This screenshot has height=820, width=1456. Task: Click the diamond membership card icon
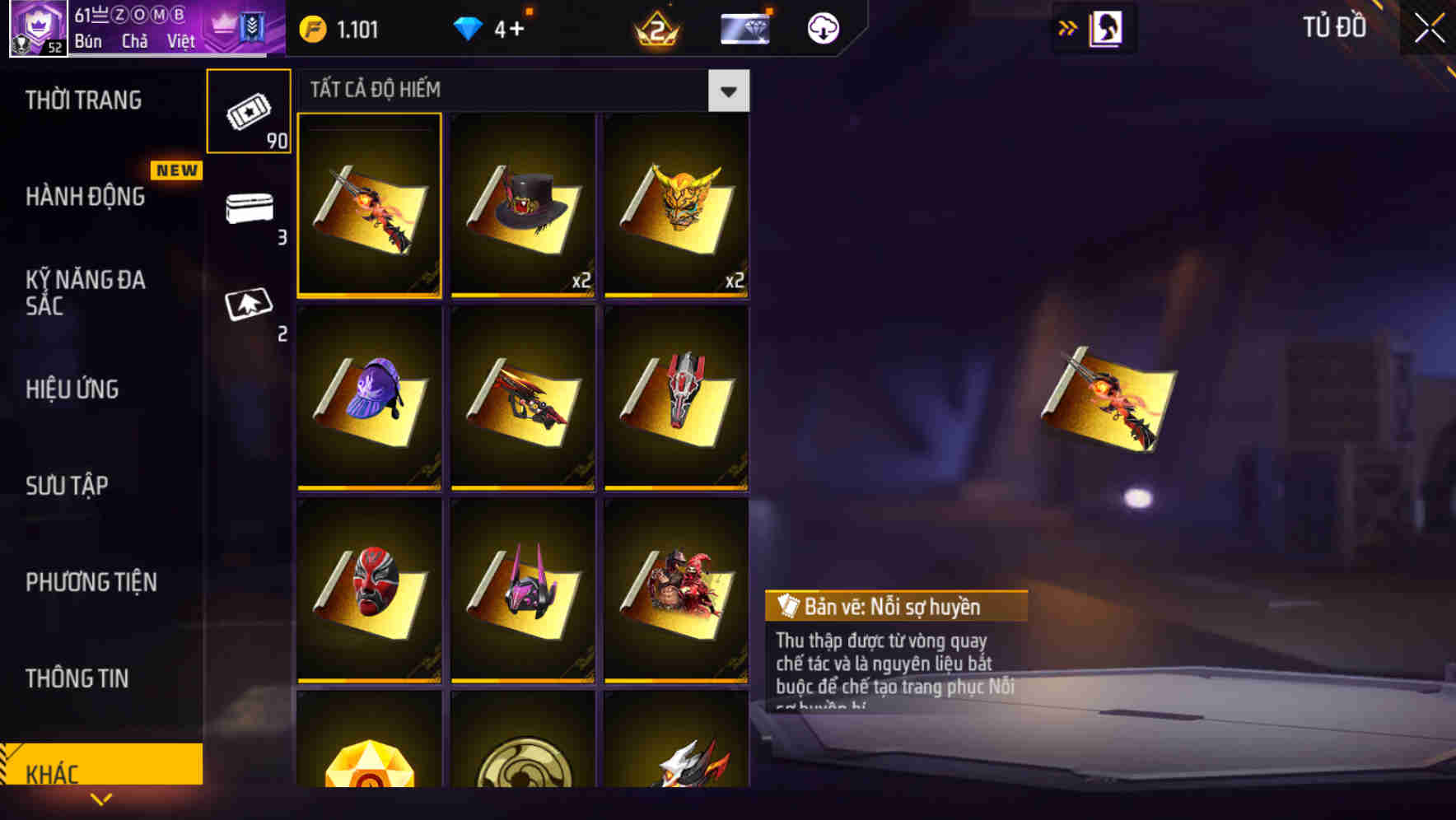point(744,27)
